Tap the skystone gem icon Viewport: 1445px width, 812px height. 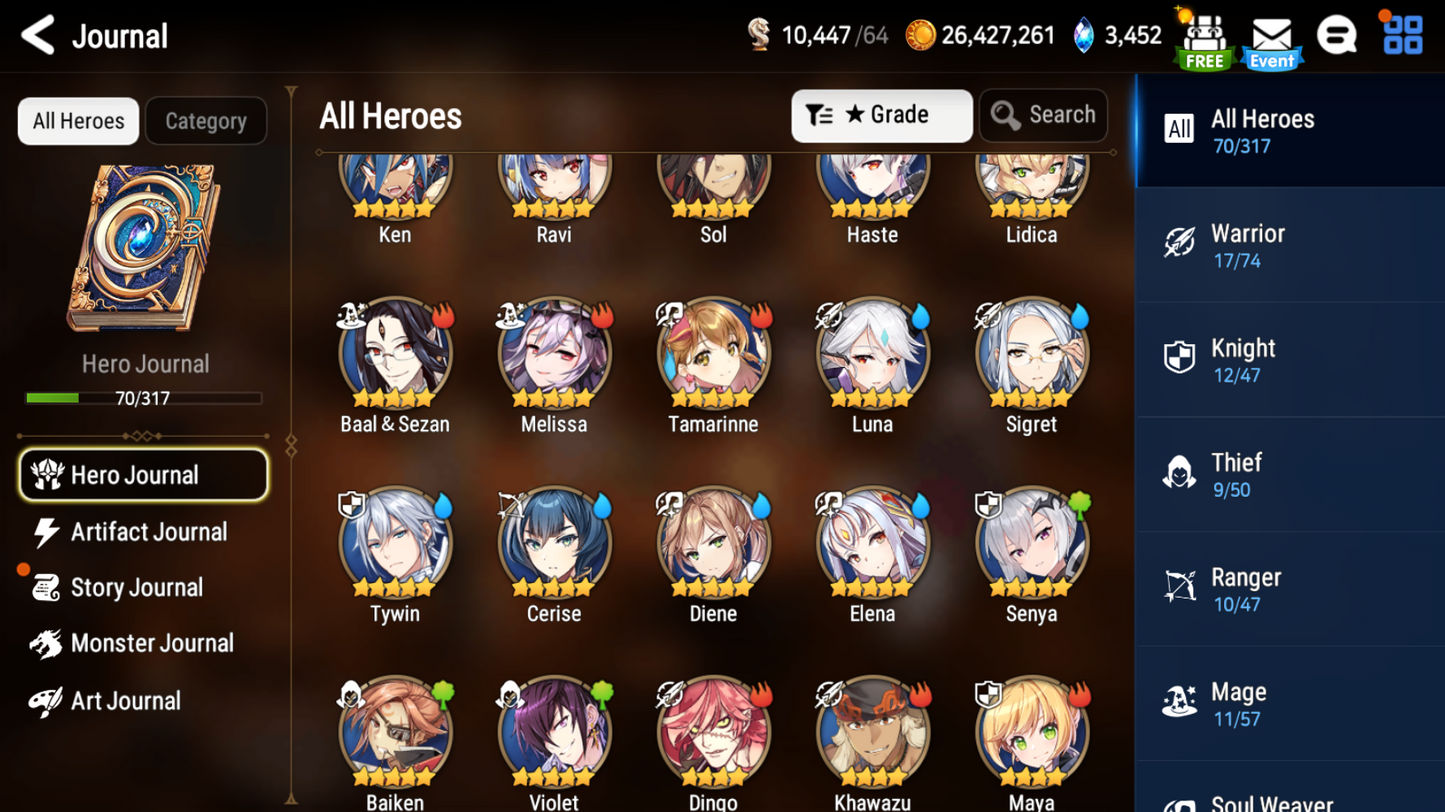(1083, 33)
